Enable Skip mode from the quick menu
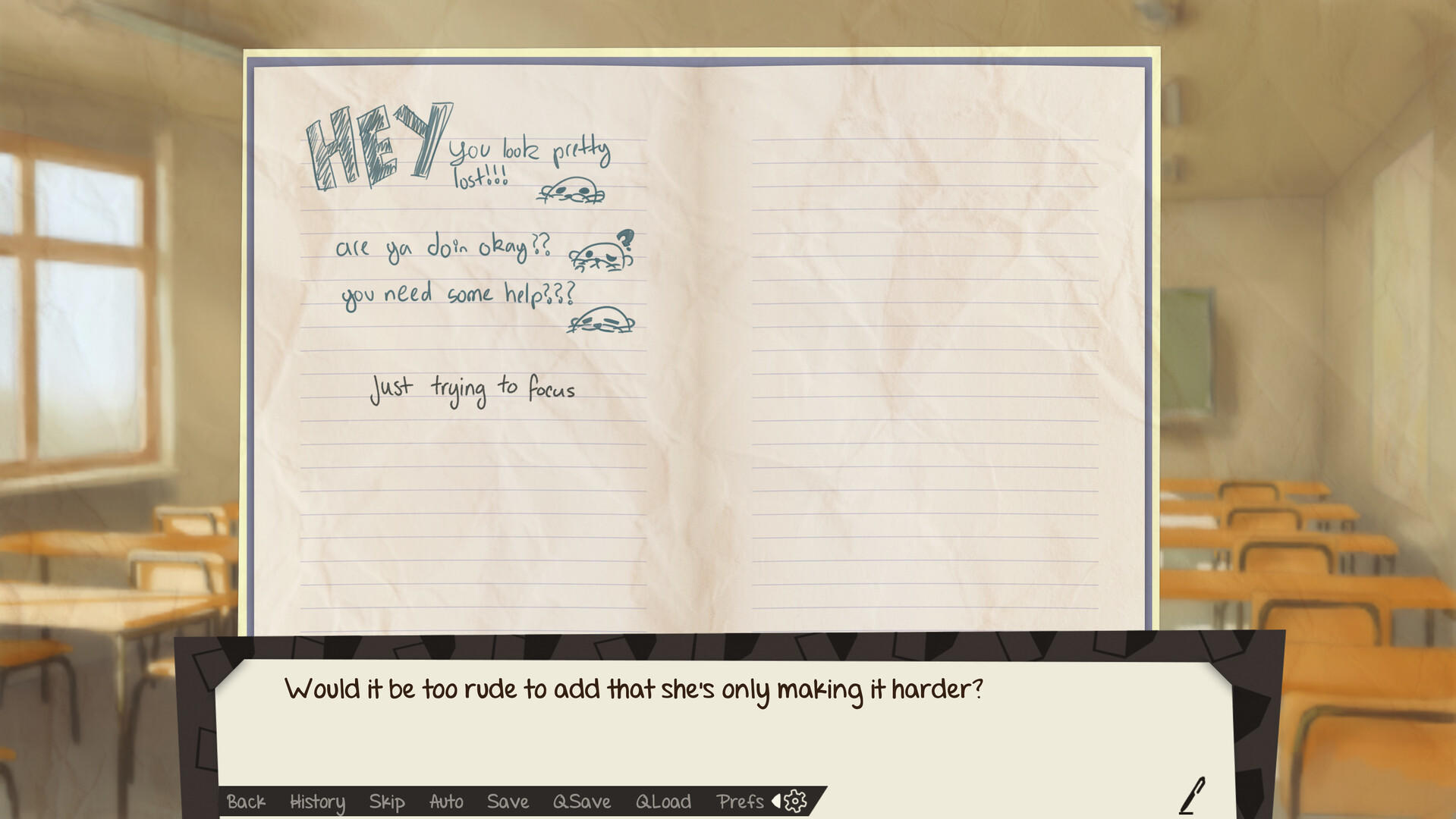This screenshot has width=1456, height=819. [387, 802]
